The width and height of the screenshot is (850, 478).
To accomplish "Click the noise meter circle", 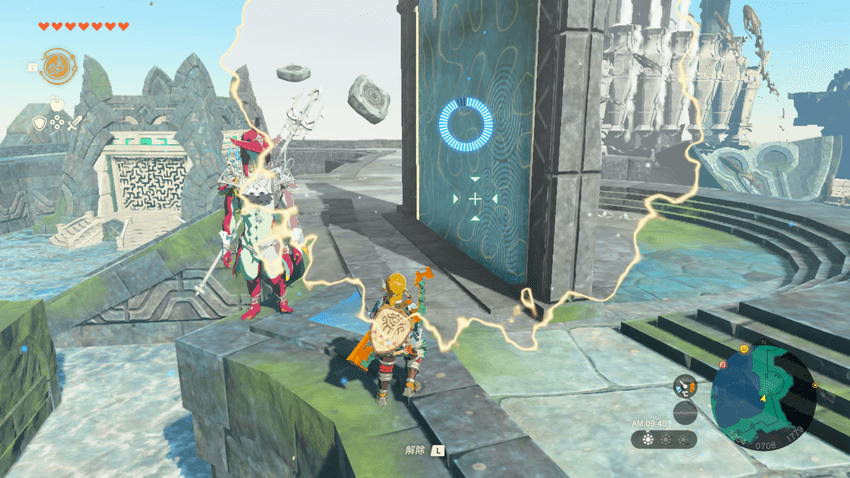I will pyautogui.click(x=684, y=412).
